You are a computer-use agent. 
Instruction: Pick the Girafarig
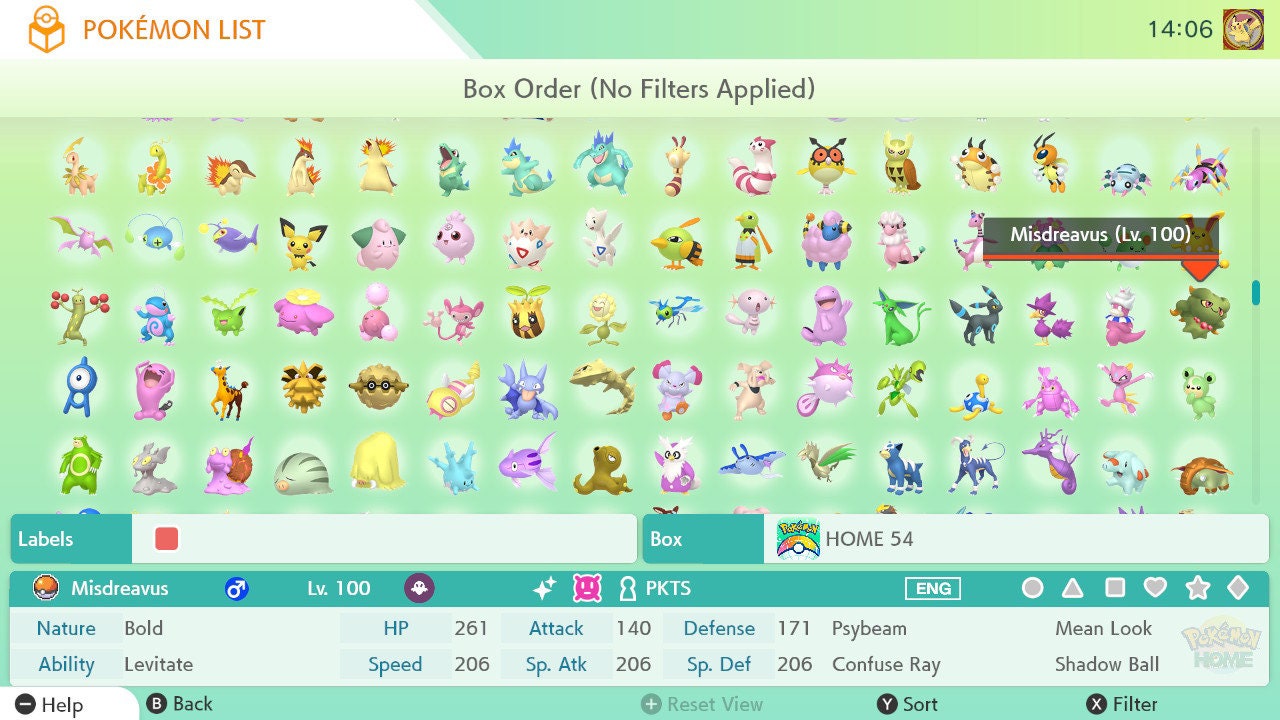pos(227,390)
